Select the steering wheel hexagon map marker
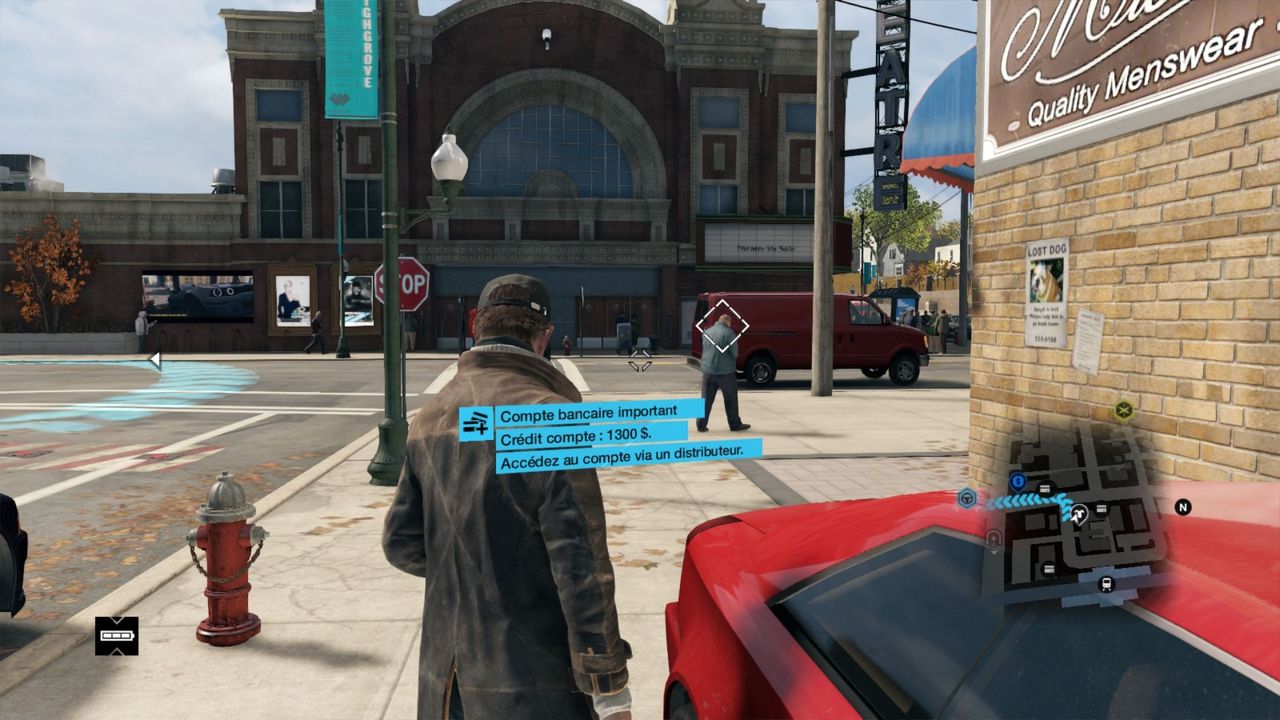Image resolution: width=1280 pixels, height=720 pixels. (x=967, y=498)
